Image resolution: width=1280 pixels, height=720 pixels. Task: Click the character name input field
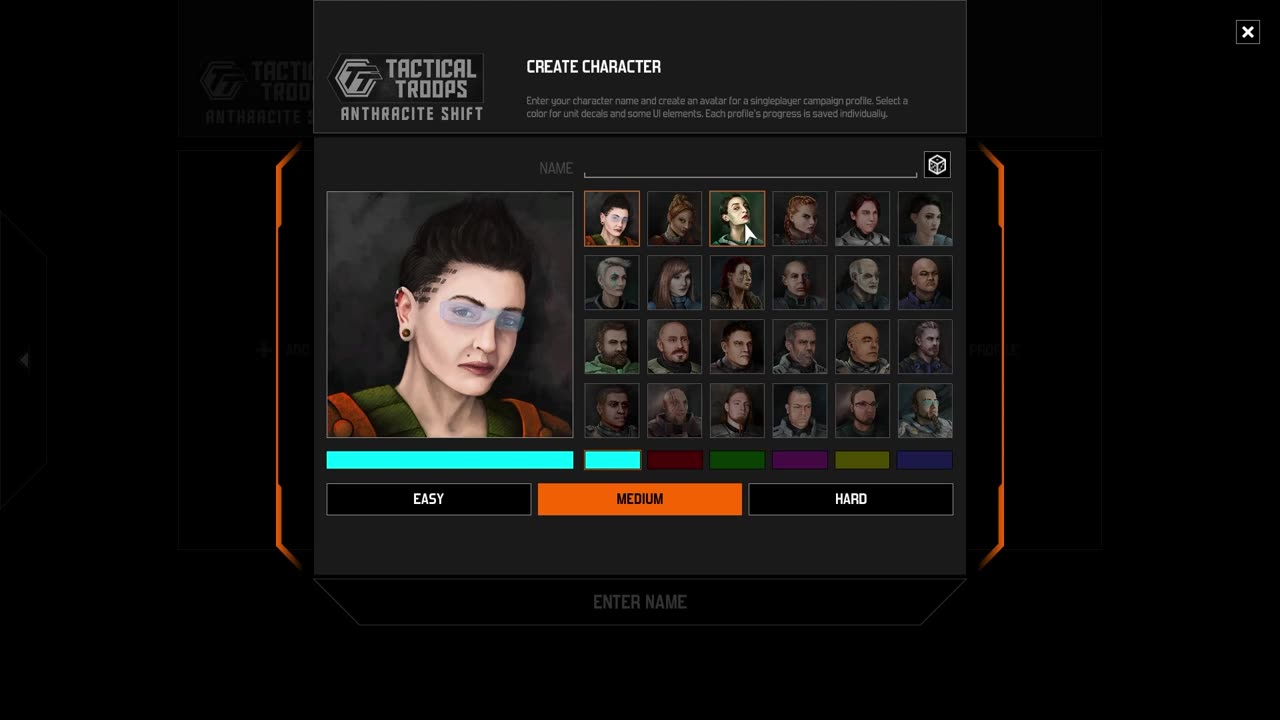(x=750, y=167)
